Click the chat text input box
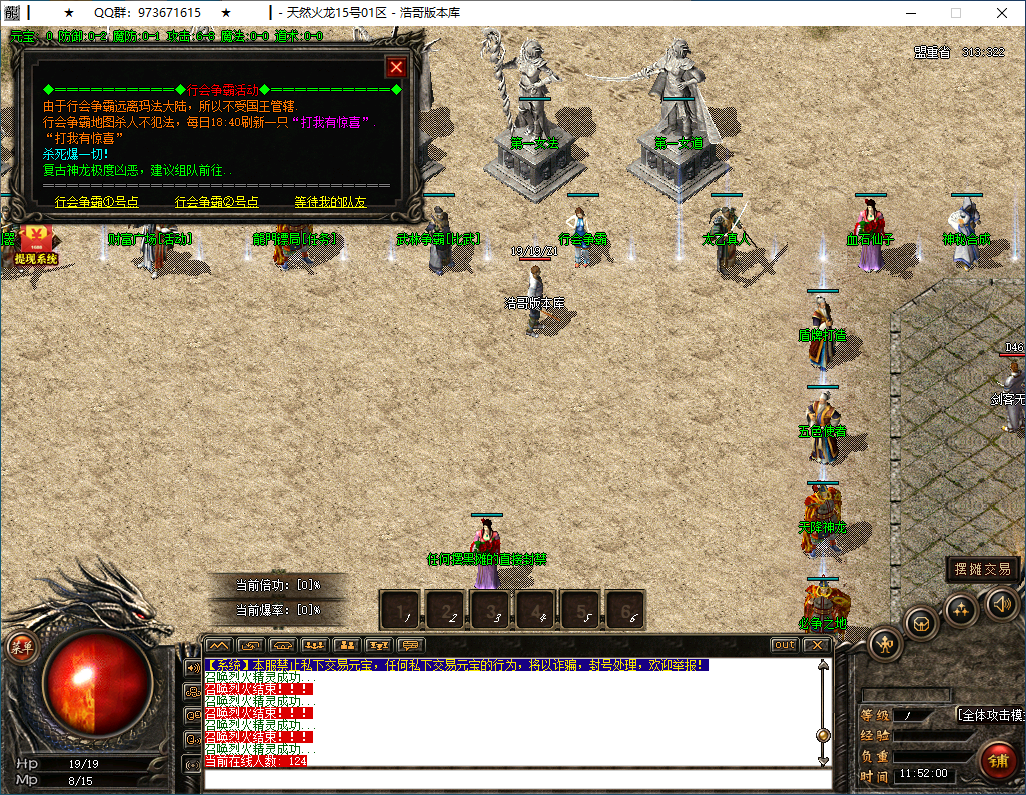This screenshot has width=1026, height=795. pos(510,779)
